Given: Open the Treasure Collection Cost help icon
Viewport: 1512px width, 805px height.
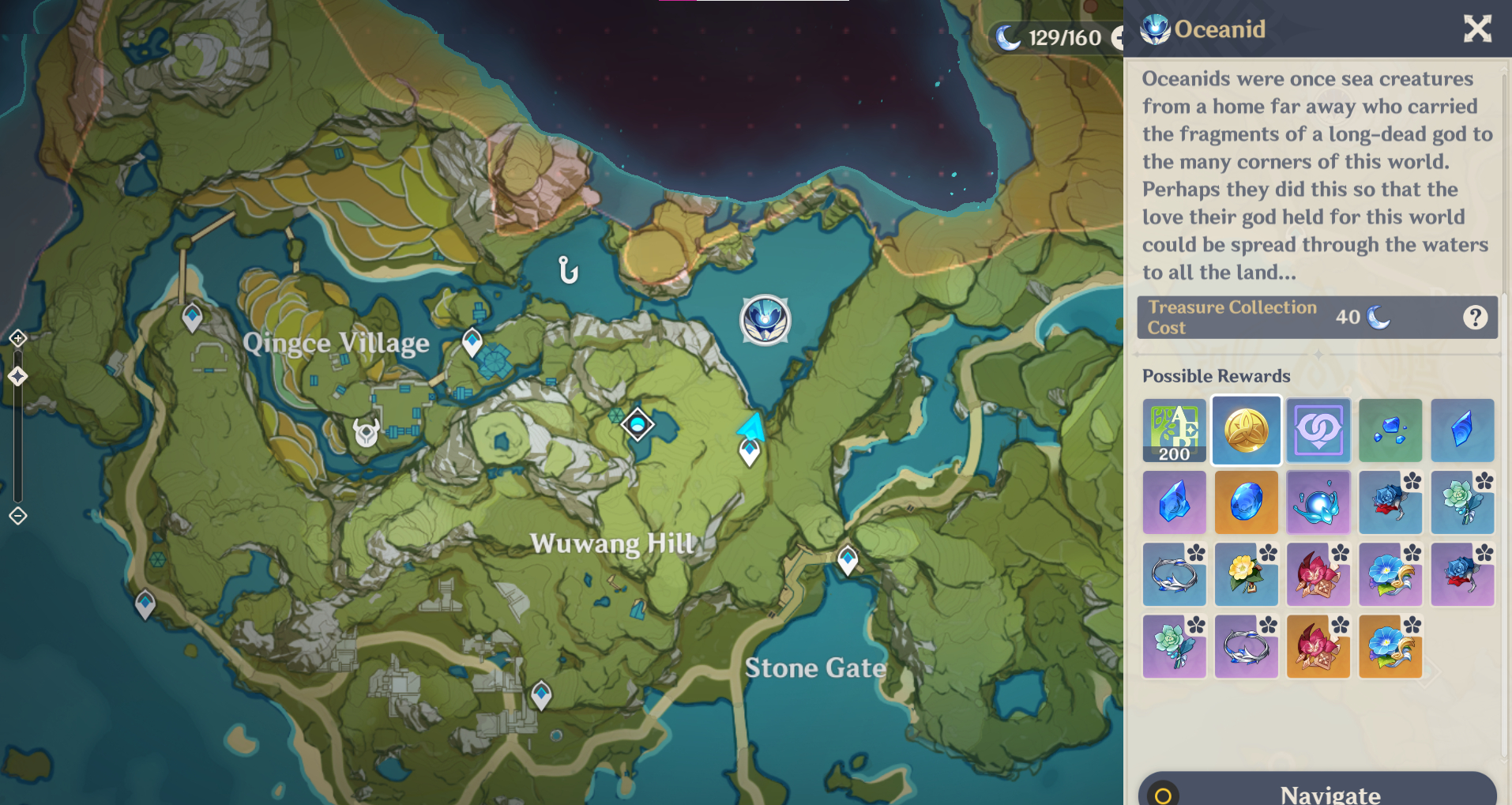Looking at the screenshot, I should click(x=1474, y=318).
